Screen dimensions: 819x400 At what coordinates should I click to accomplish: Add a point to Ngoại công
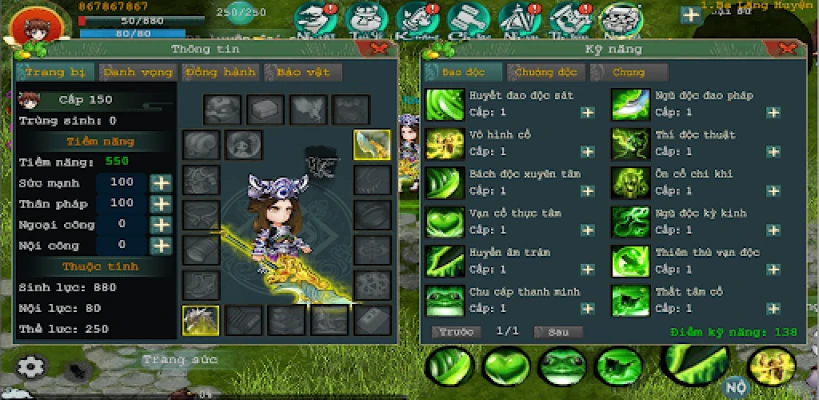point(160,225)
